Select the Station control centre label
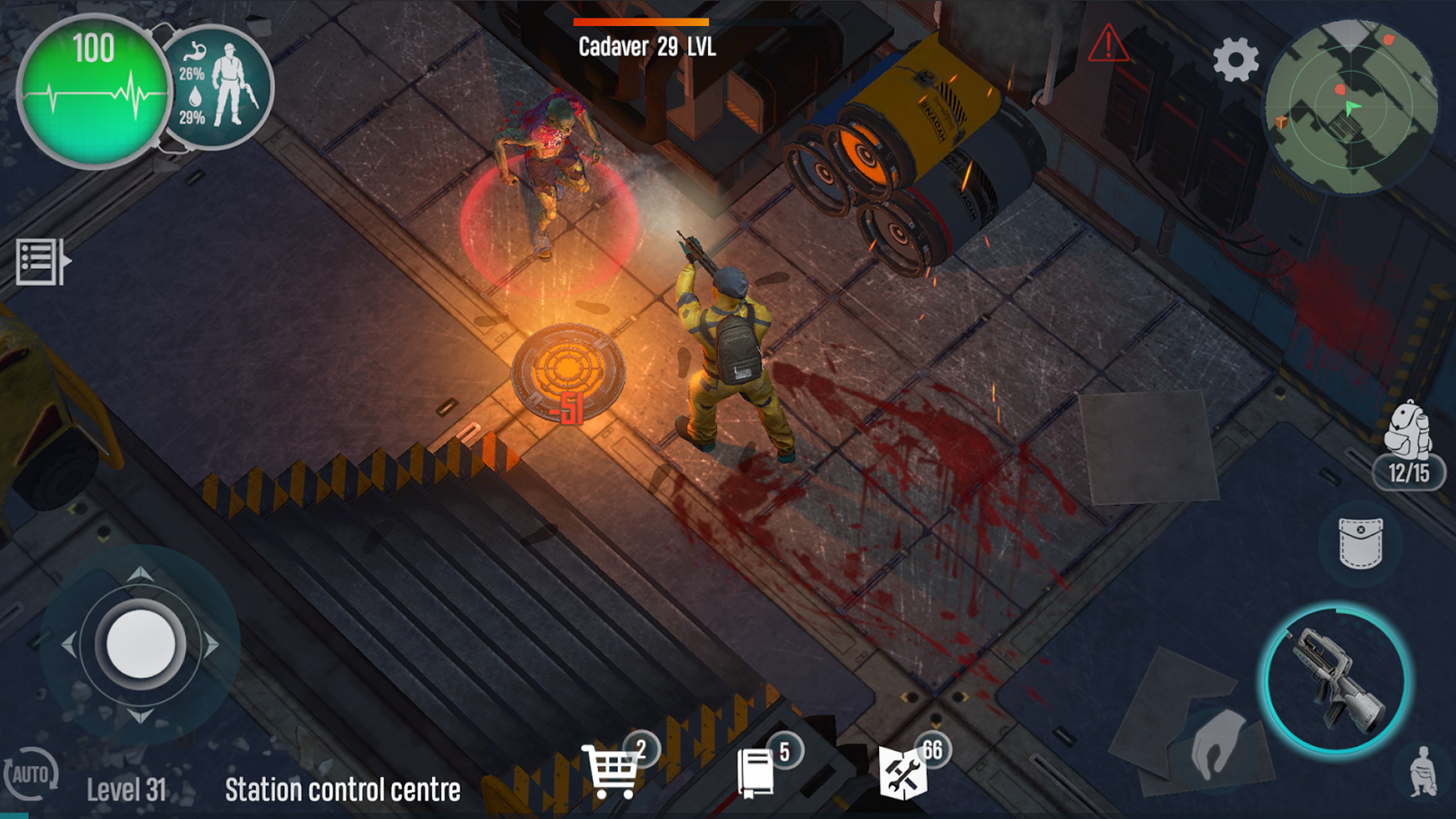The height and width of the screenshot is (819, 1456). point(341,790)
